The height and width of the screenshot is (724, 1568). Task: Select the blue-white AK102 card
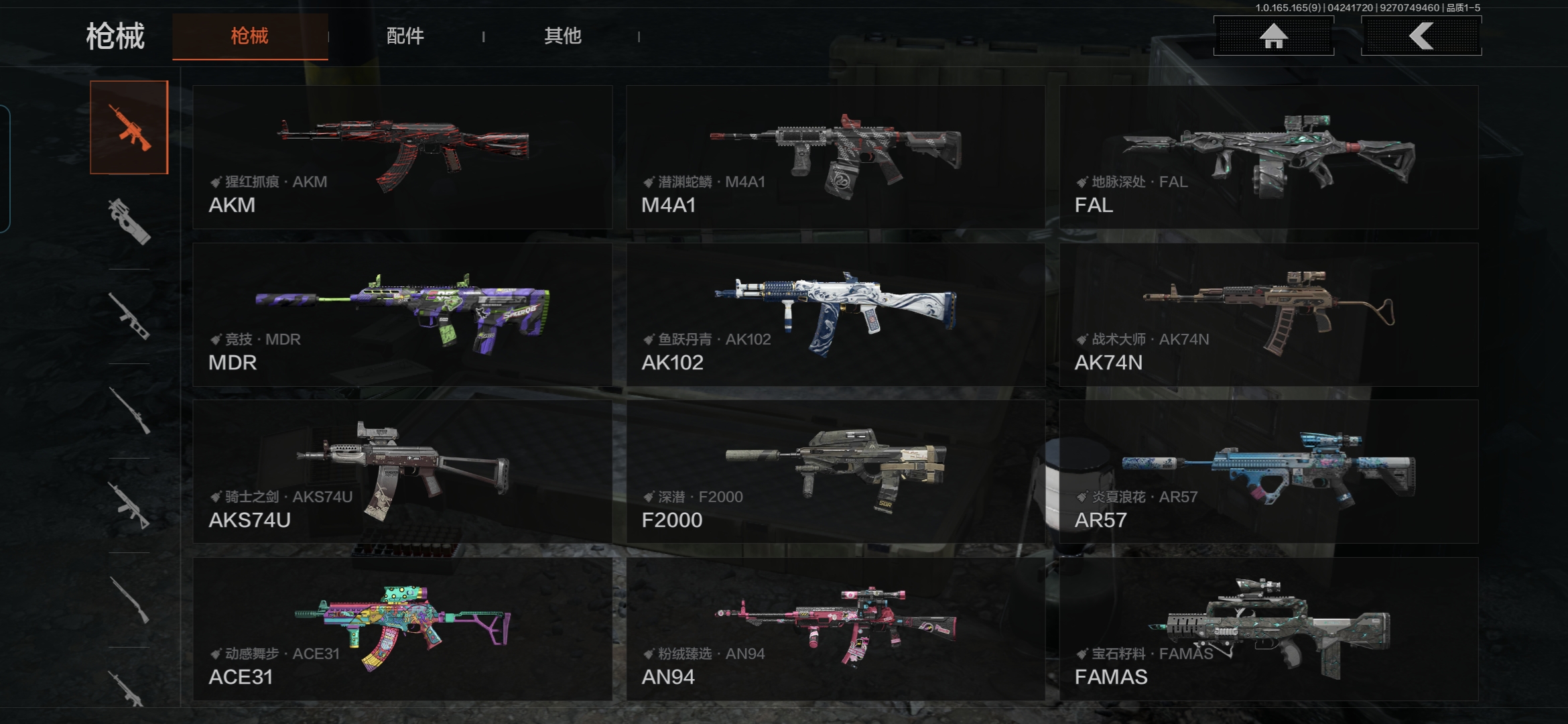(836, 314)
